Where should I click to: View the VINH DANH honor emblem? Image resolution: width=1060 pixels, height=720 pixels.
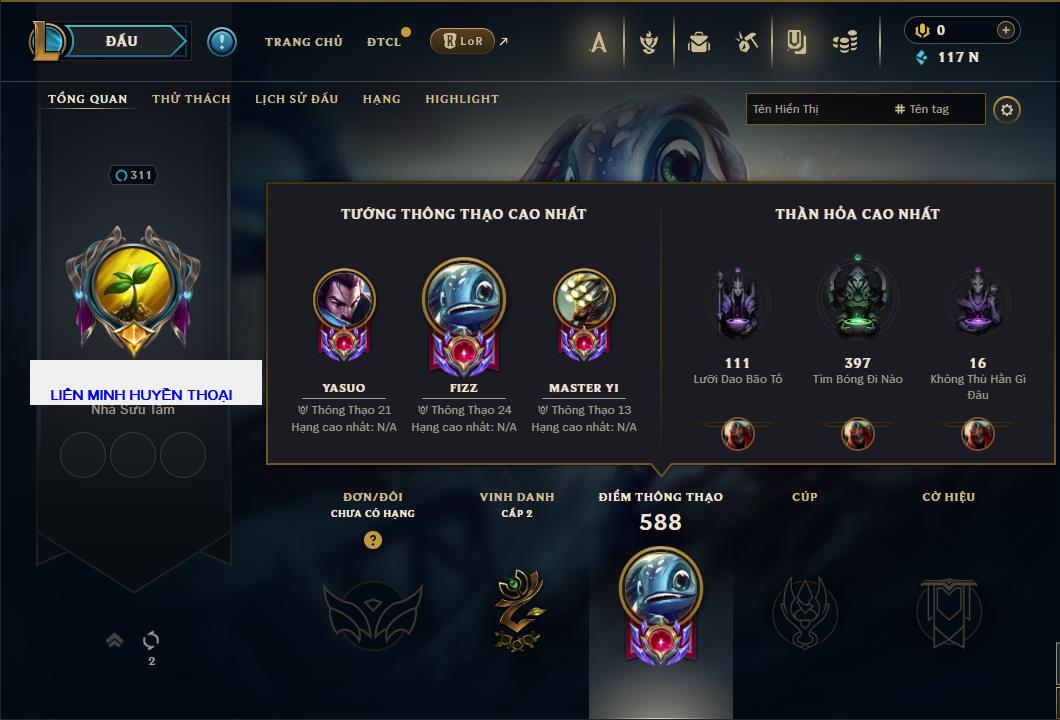517,610
